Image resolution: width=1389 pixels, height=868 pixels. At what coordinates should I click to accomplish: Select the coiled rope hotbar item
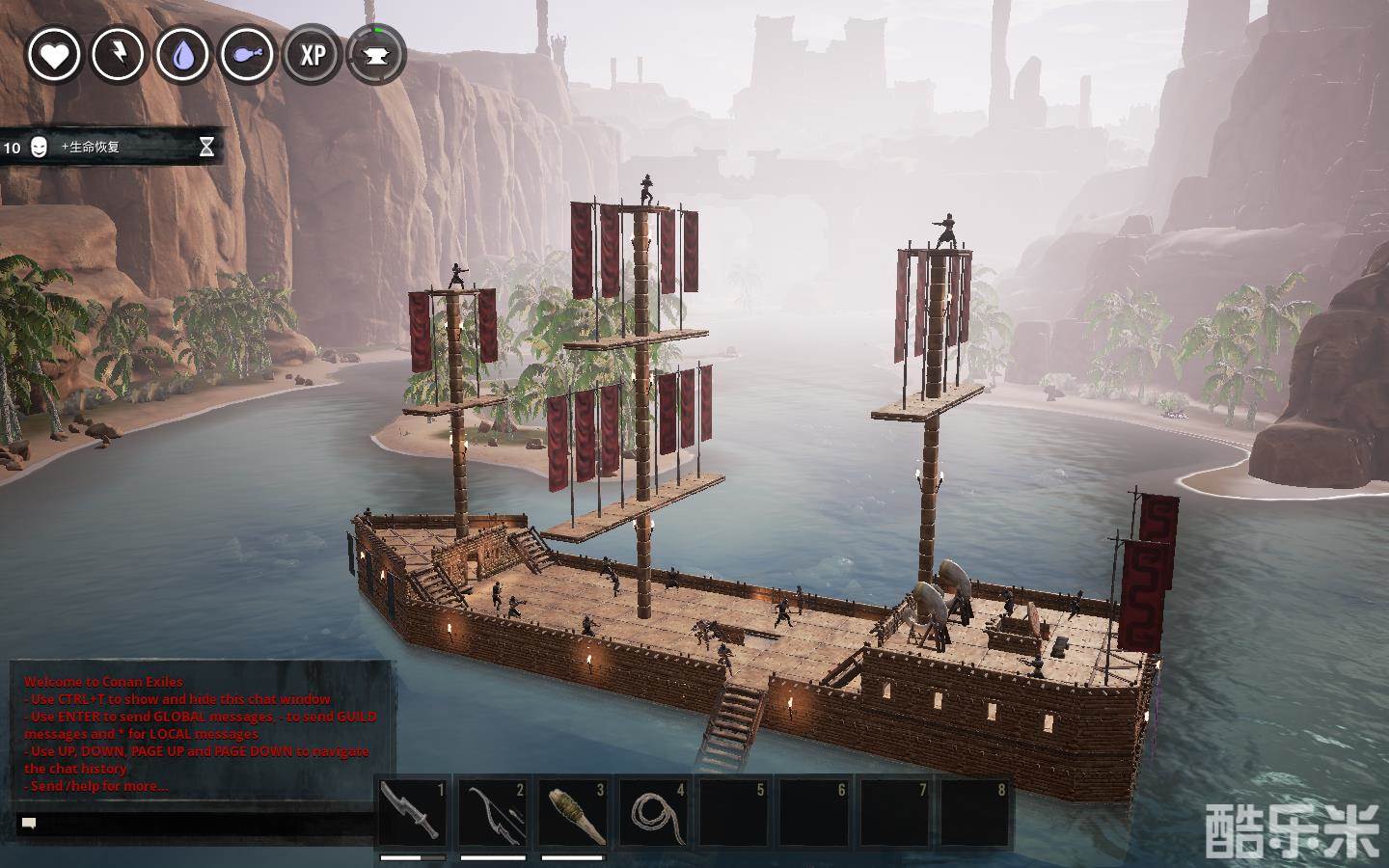654,812
